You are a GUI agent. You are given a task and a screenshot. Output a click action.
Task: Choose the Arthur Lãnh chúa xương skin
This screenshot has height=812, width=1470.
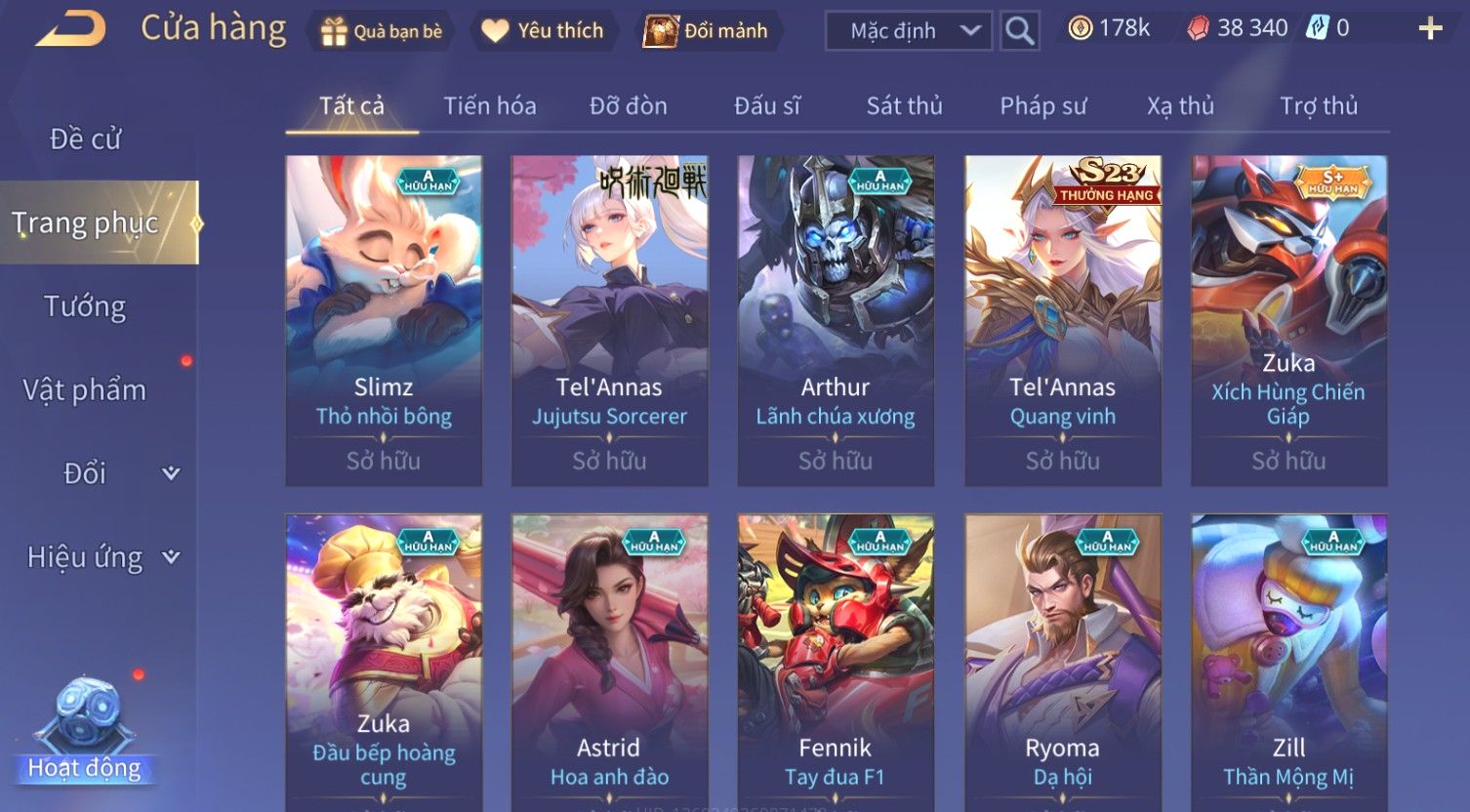(x=836, y=320)
